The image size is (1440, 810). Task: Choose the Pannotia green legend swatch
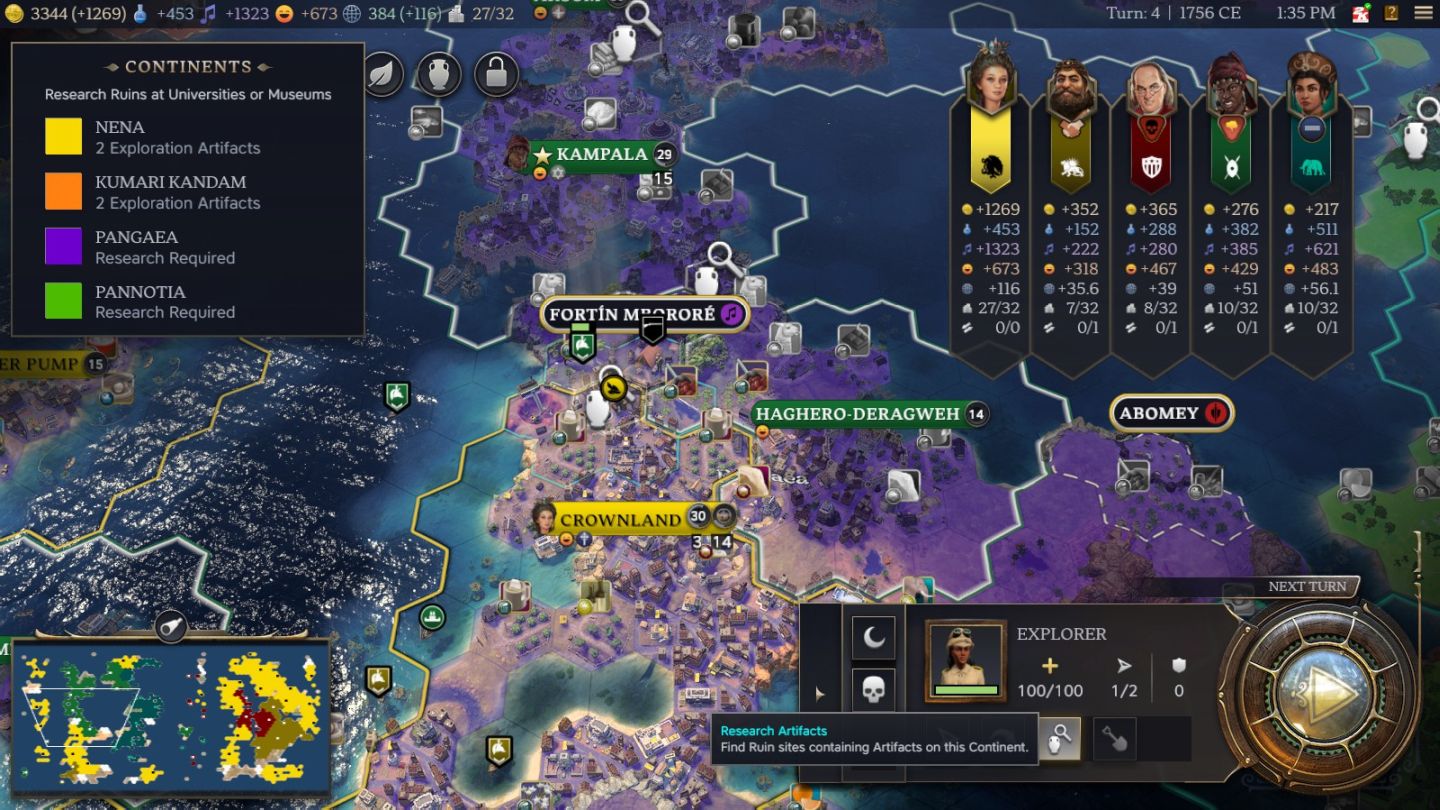click(63, 301)
